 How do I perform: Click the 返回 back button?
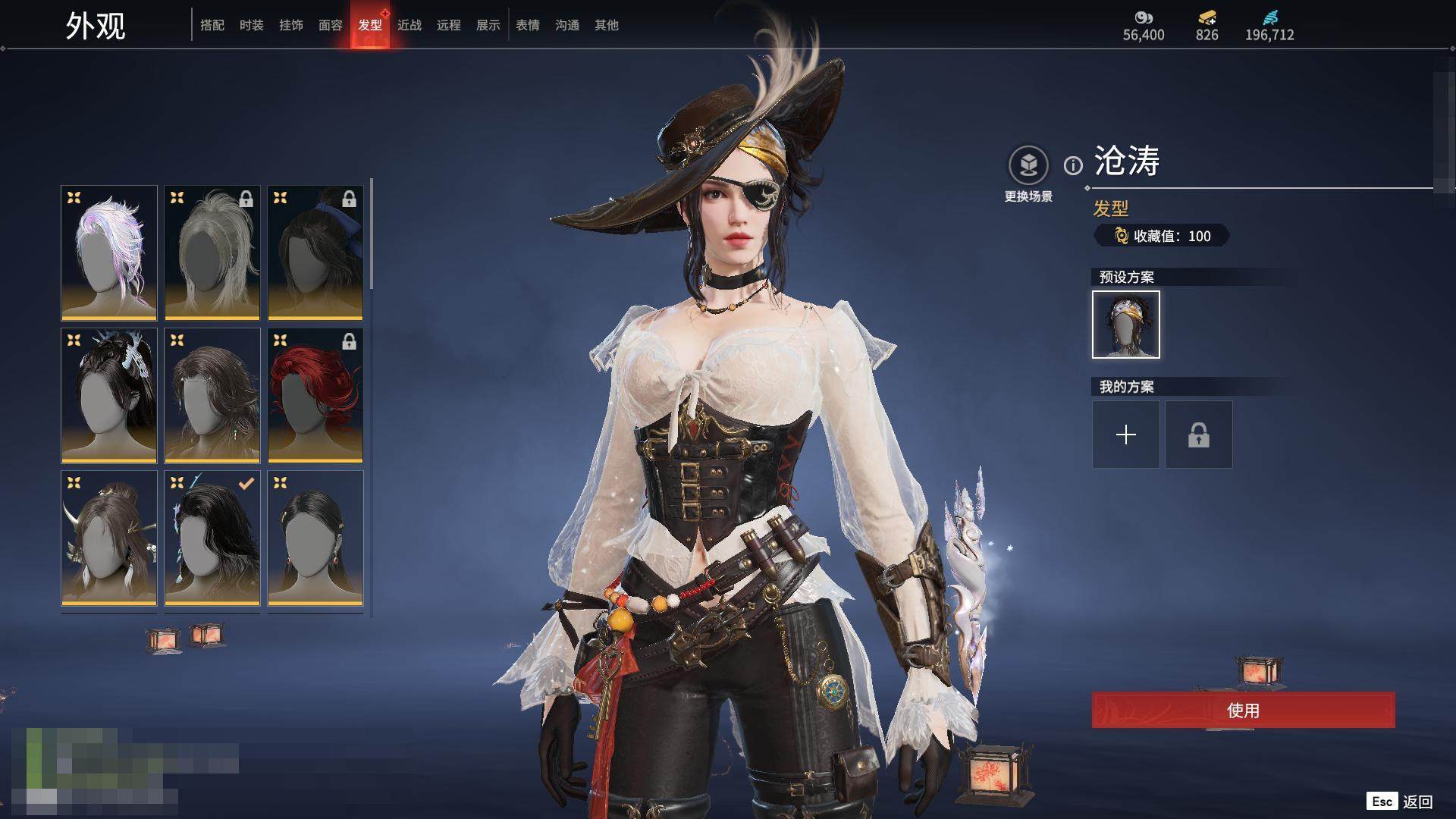click(1417, 802)
